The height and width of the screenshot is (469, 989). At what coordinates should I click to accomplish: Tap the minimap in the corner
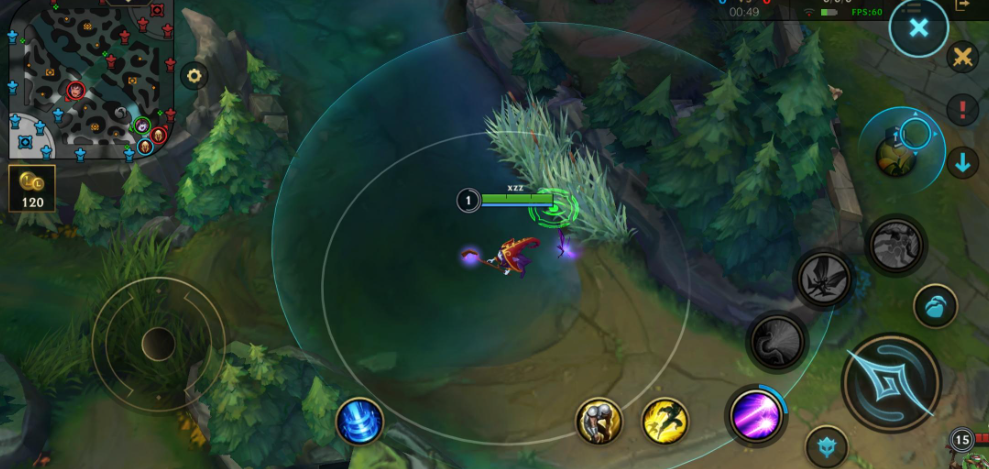(88, 78)
